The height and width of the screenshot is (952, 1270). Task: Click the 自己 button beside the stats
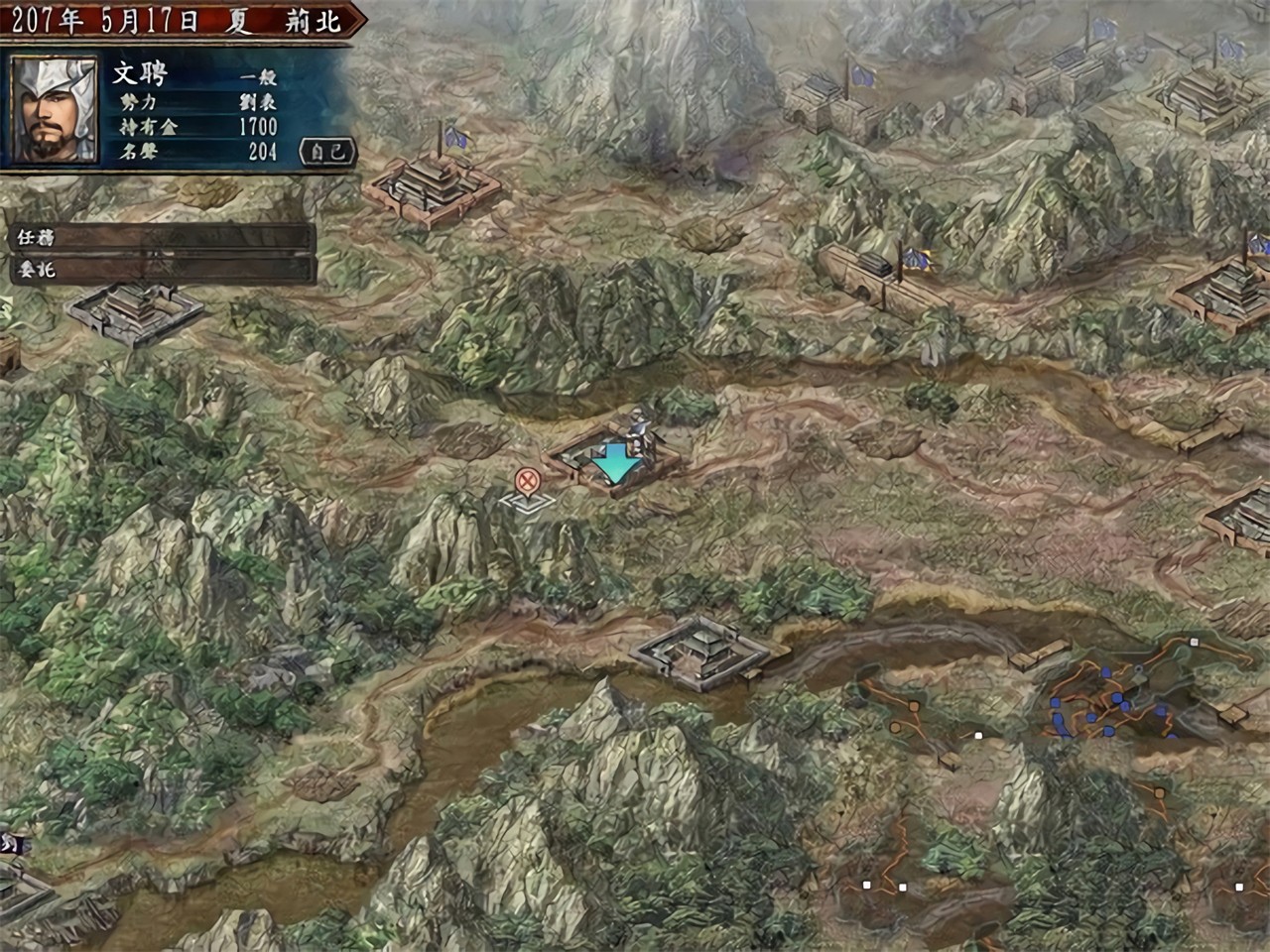pyautogui.click(x=326, y=152)
